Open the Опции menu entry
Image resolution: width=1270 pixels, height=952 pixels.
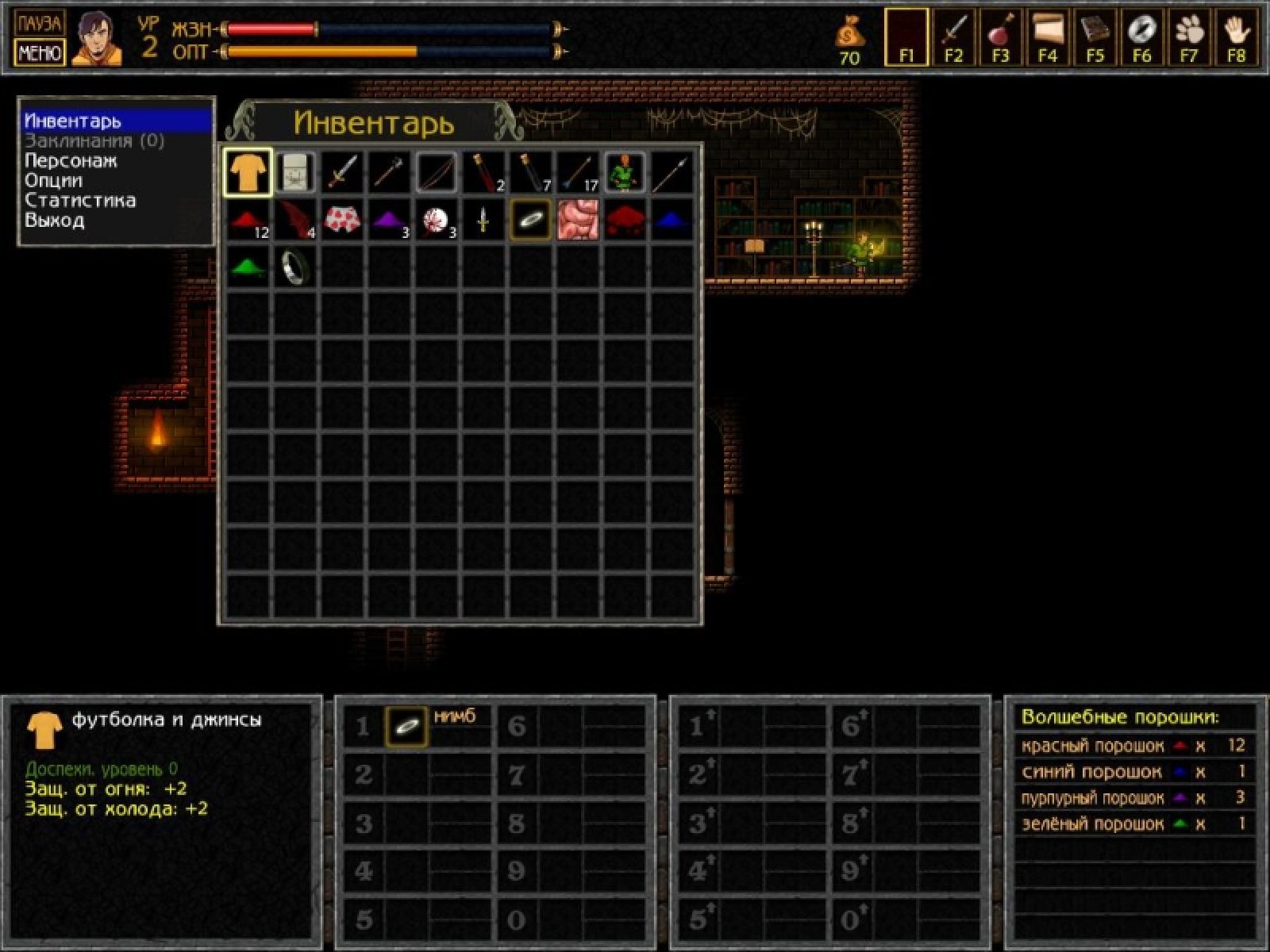pyautogui.click(x=54, y=181)
